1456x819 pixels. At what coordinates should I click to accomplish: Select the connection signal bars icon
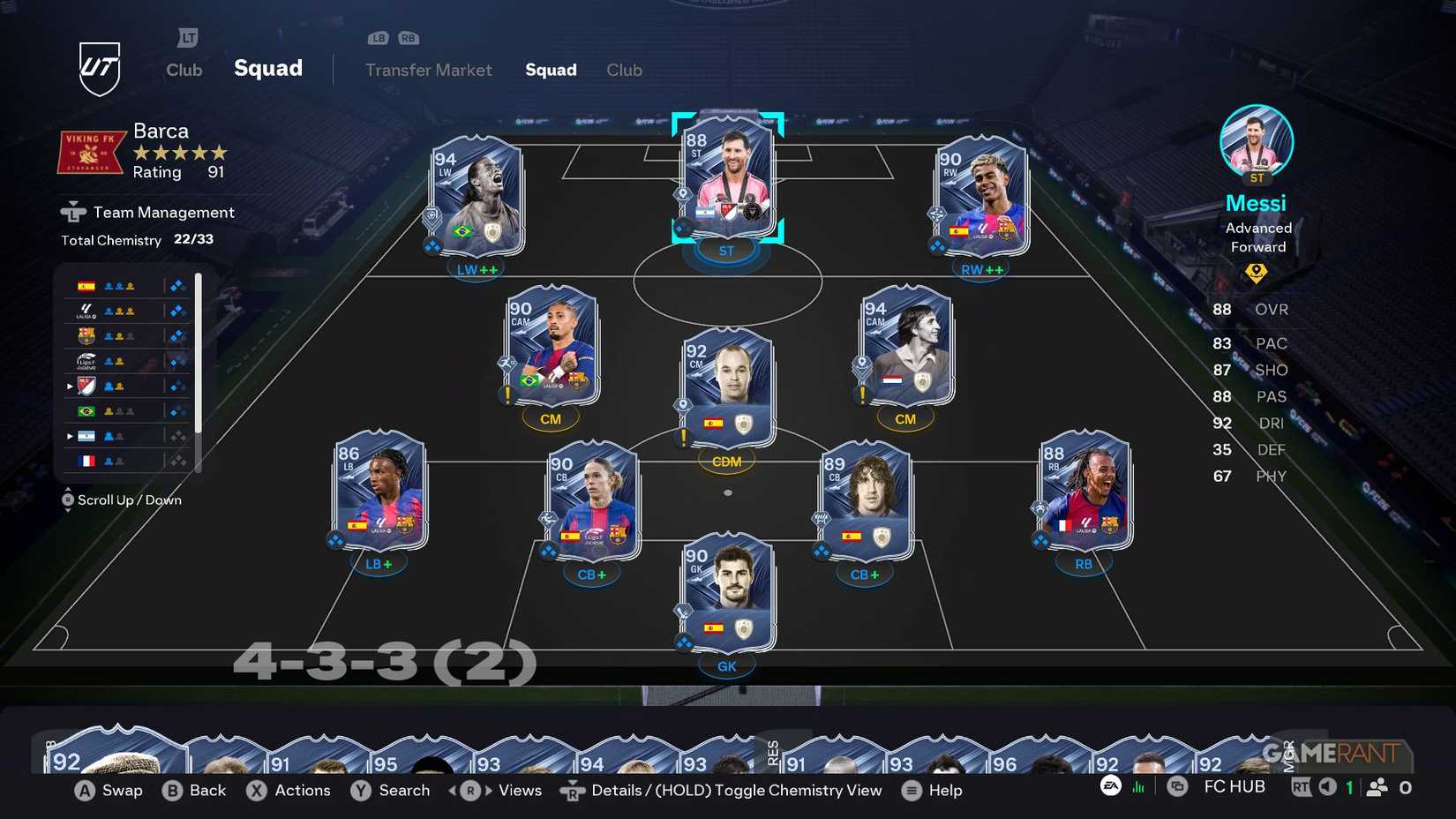[x=1139, y=786]
